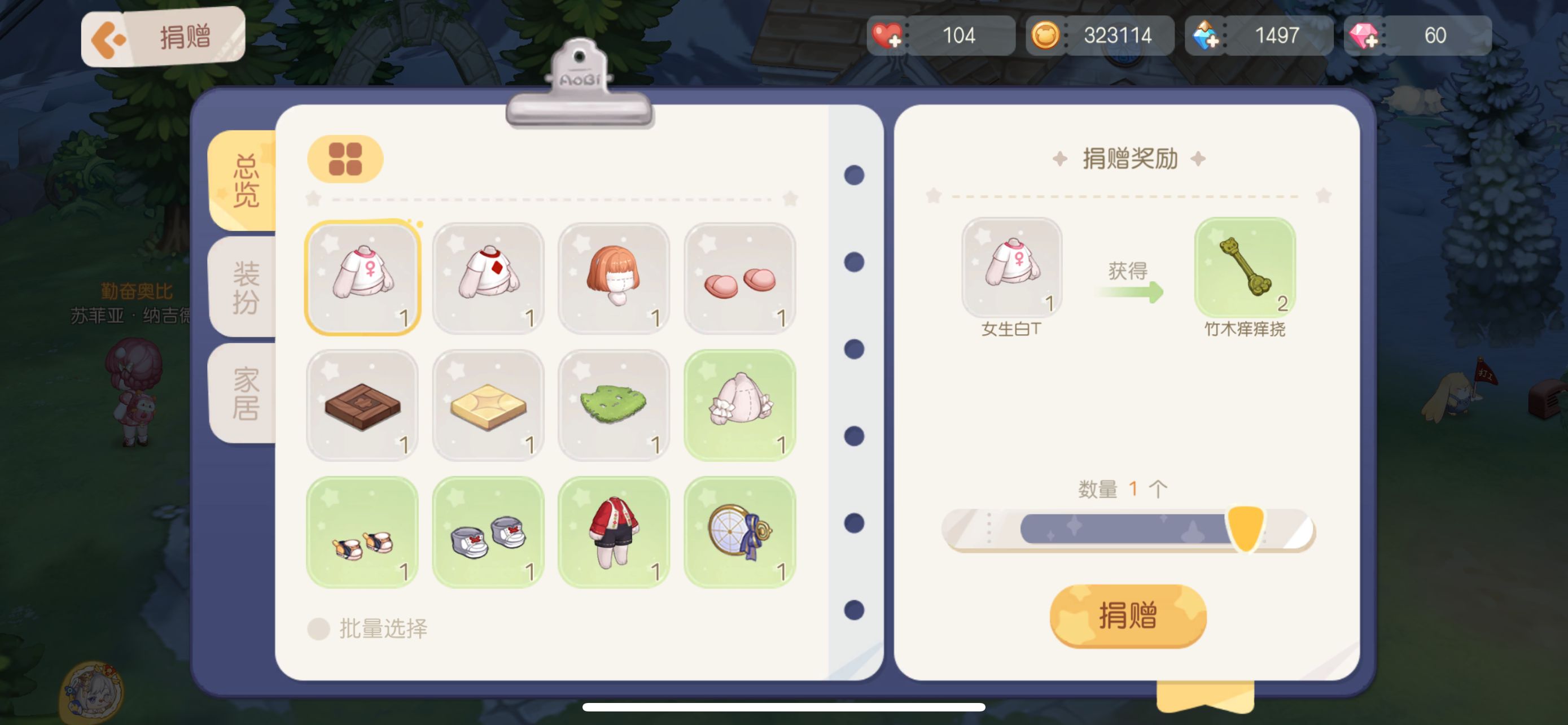
Task: Select the wooden floor tile item
Action: pos(362,406)
